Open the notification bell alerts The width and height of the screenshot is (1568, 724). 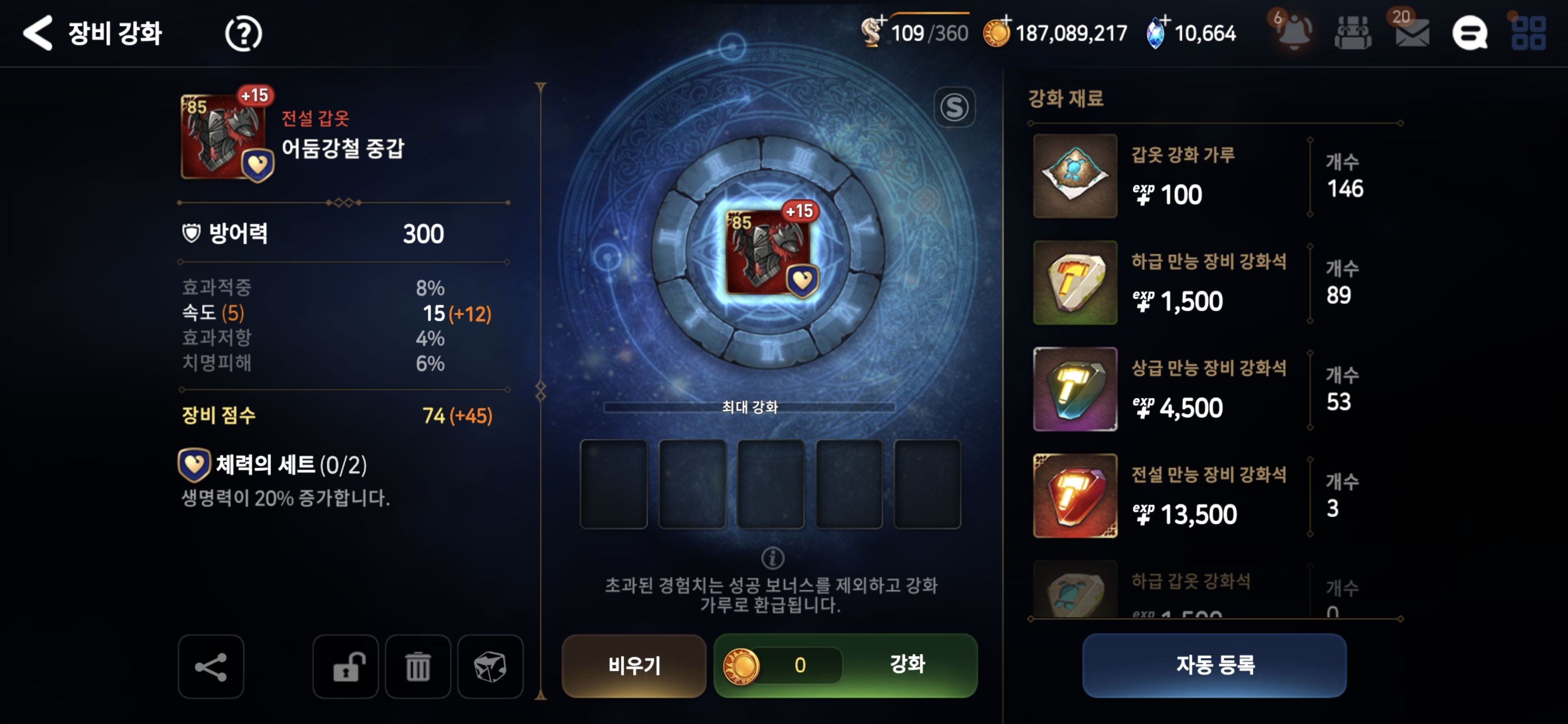(x=1294, y=32)
